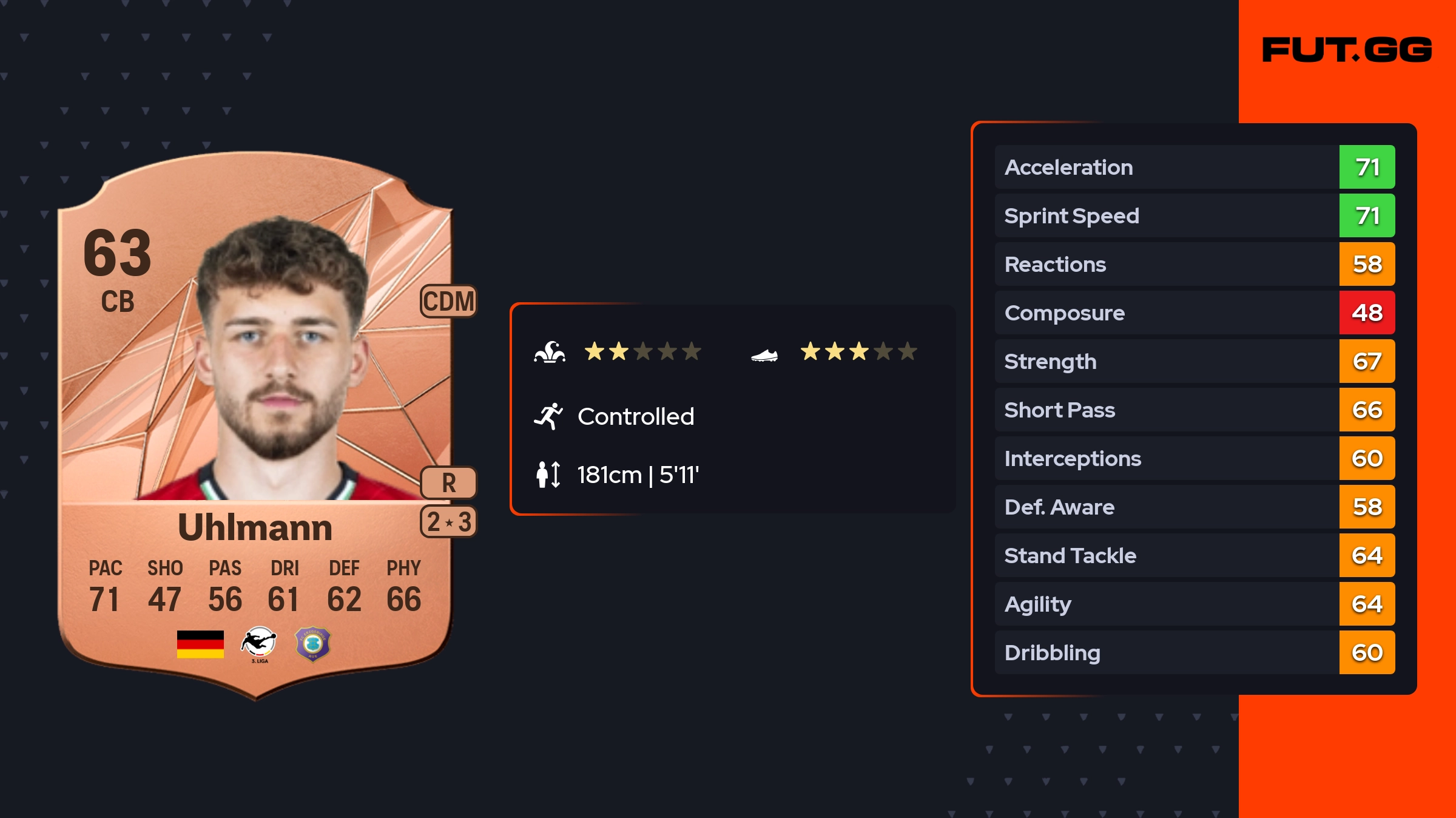Select the Dribbling stat row
The height and width of the screenshot is (818, 1456).
(x=1194, y=652)
